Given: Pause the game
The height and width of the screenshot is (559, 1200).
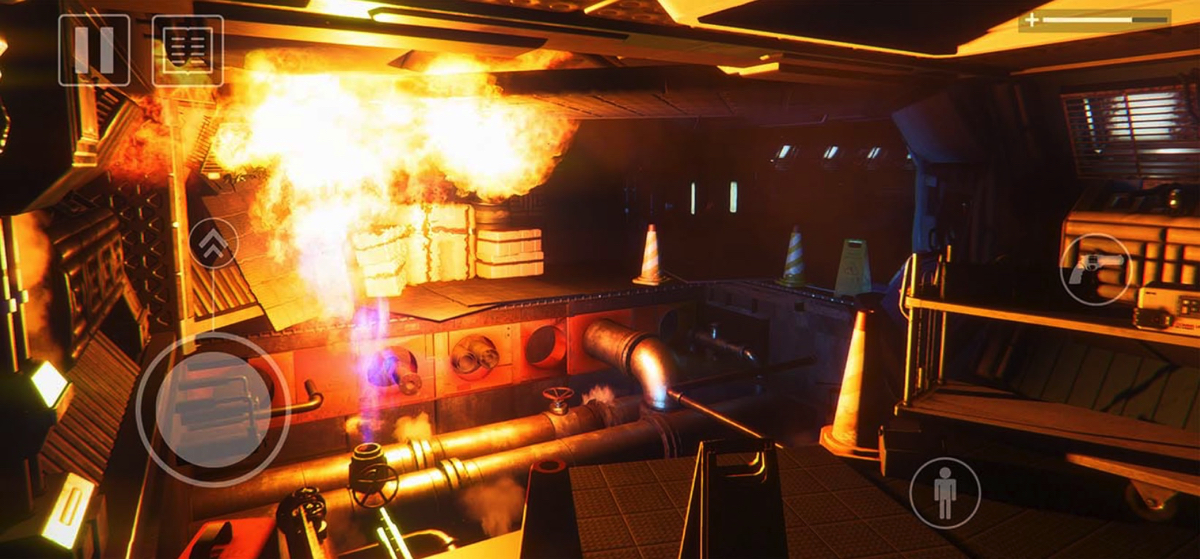Looking at the screenshot, I should [x=94, y=50].
